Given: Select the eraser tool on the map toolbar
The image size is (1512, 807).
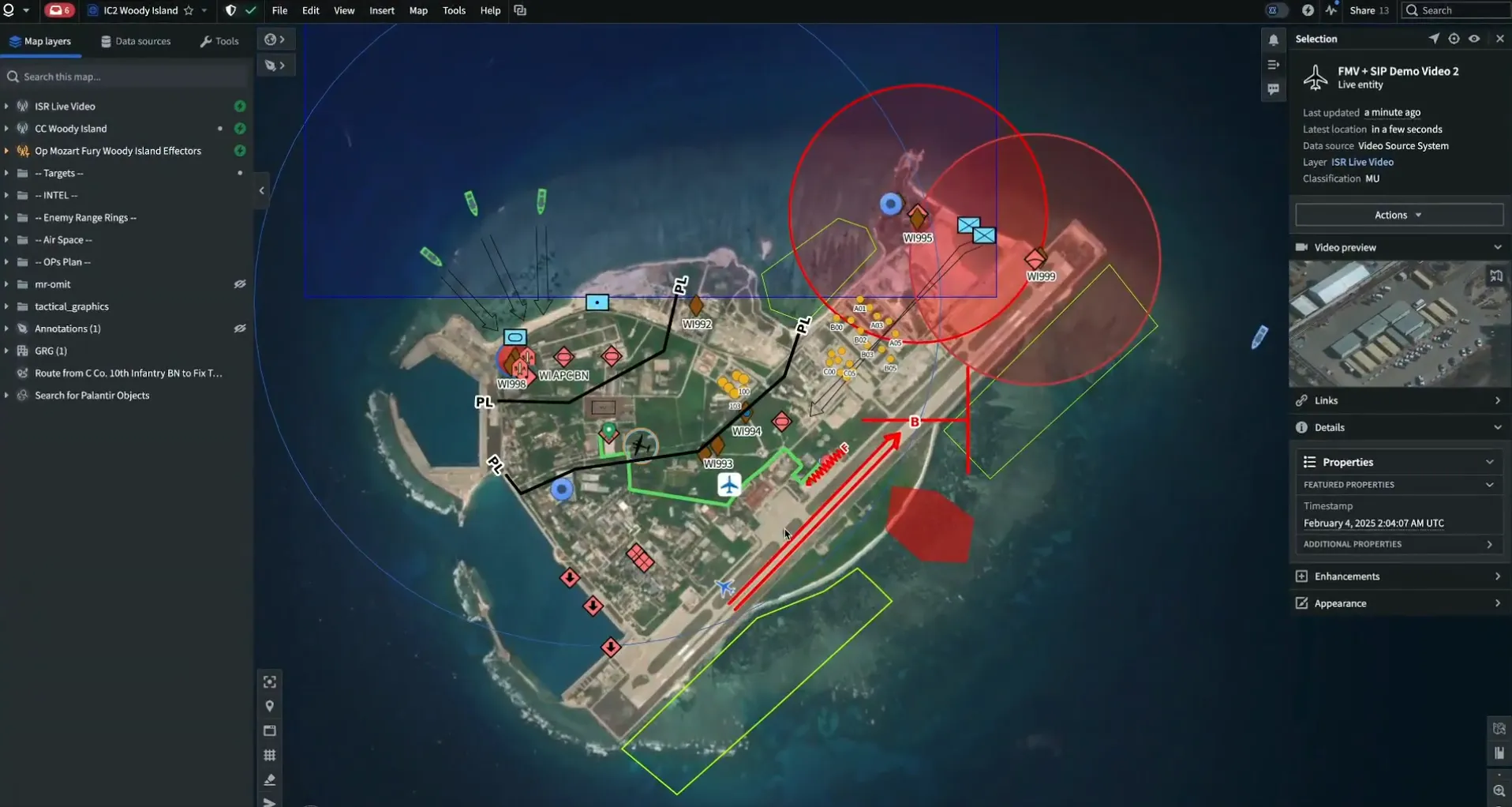Looking at the screenshot, I should [x=269, y=779].
